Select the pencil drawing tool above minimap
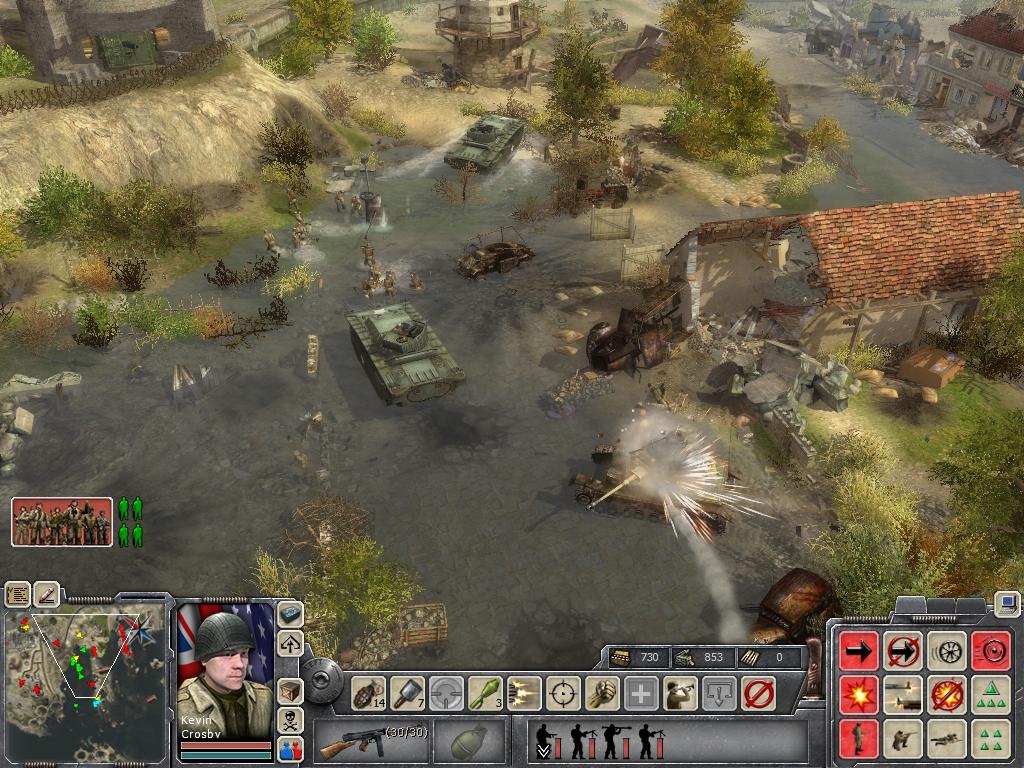This screenshot has width=1024, height=768. [x=47, y=594]
